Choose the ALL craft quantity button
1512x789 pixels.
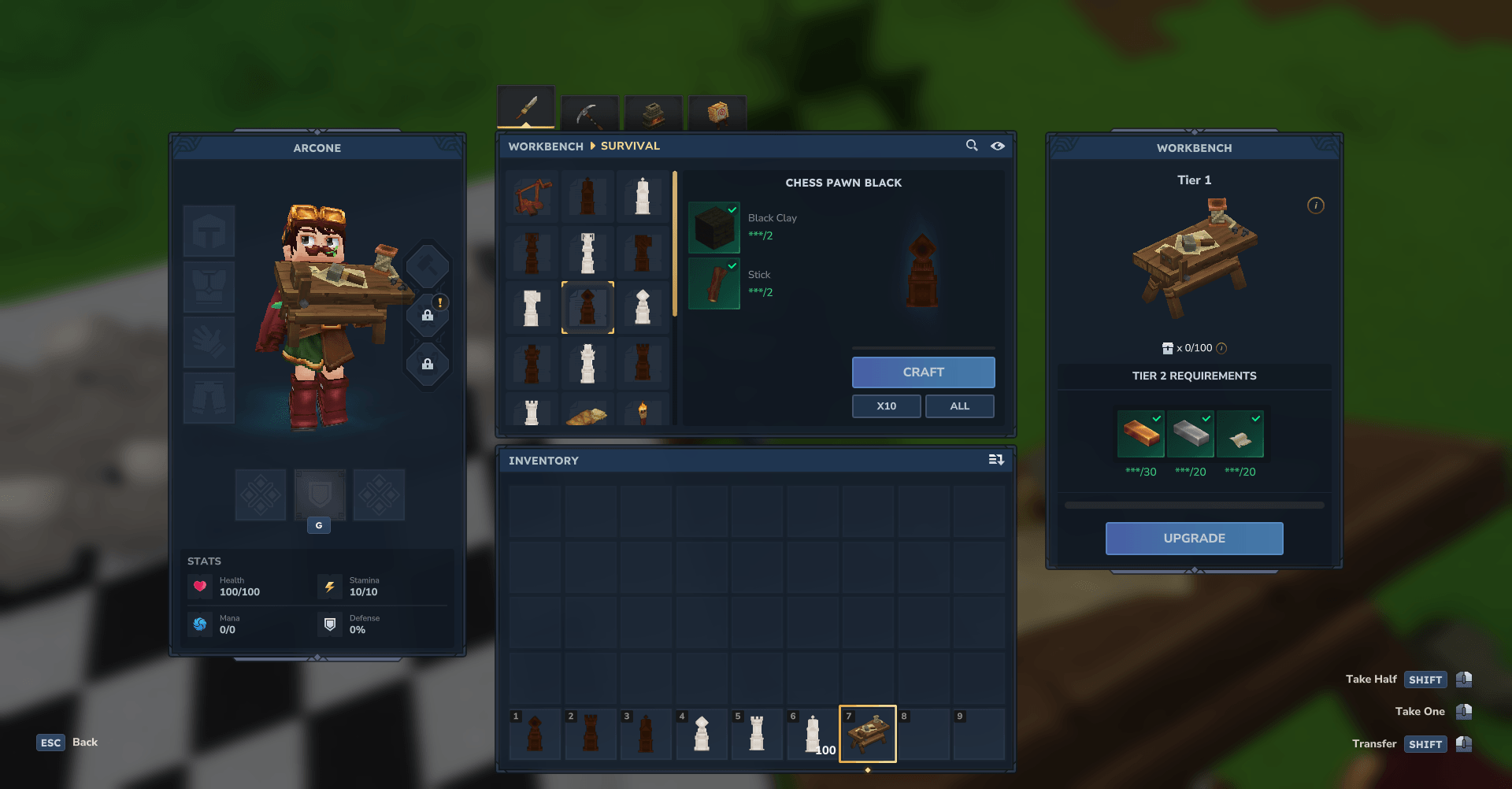pos(959,406)
